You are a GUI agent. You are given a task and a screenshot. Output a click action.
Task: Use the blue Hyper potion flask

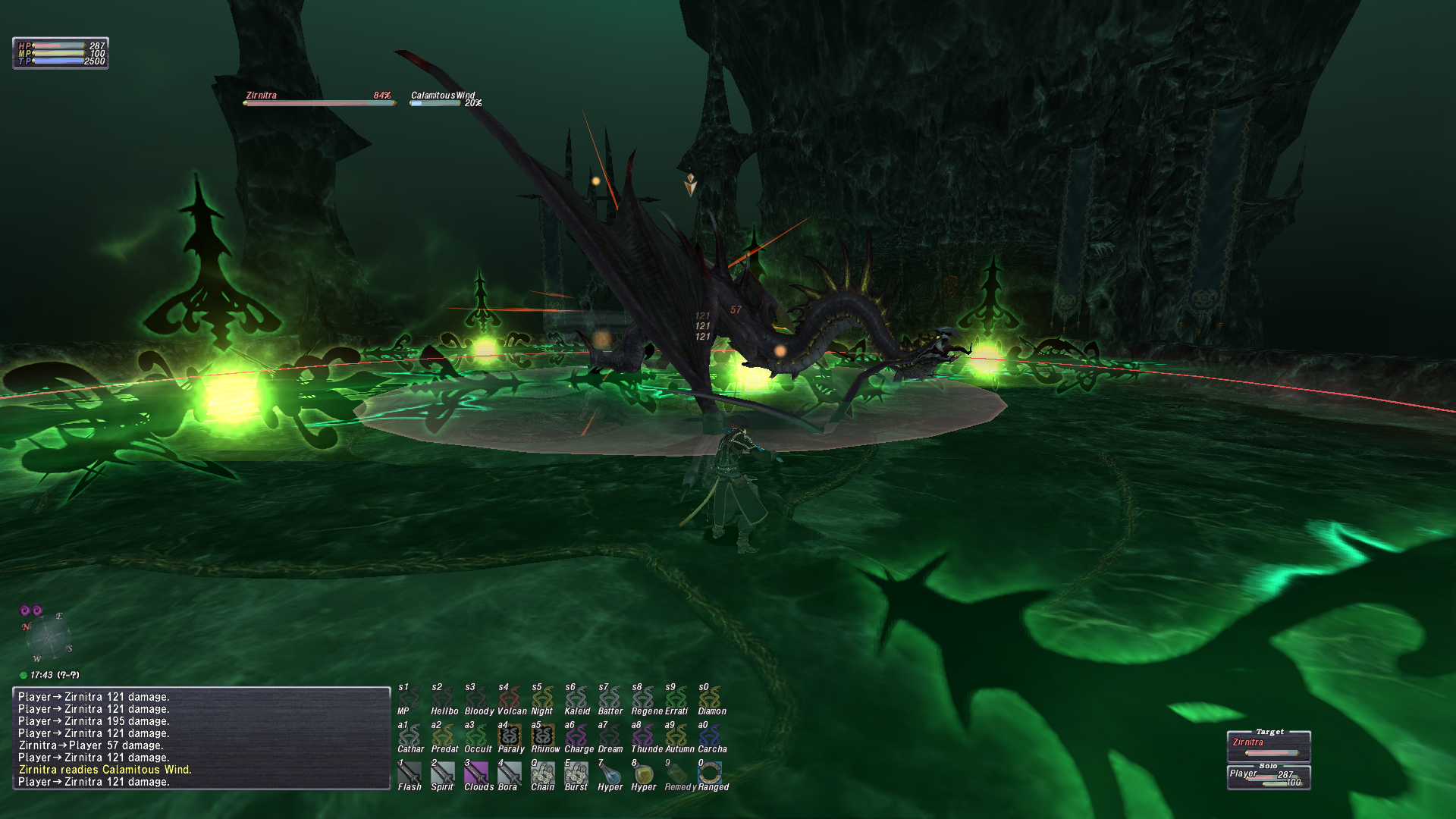pos(610,773)
